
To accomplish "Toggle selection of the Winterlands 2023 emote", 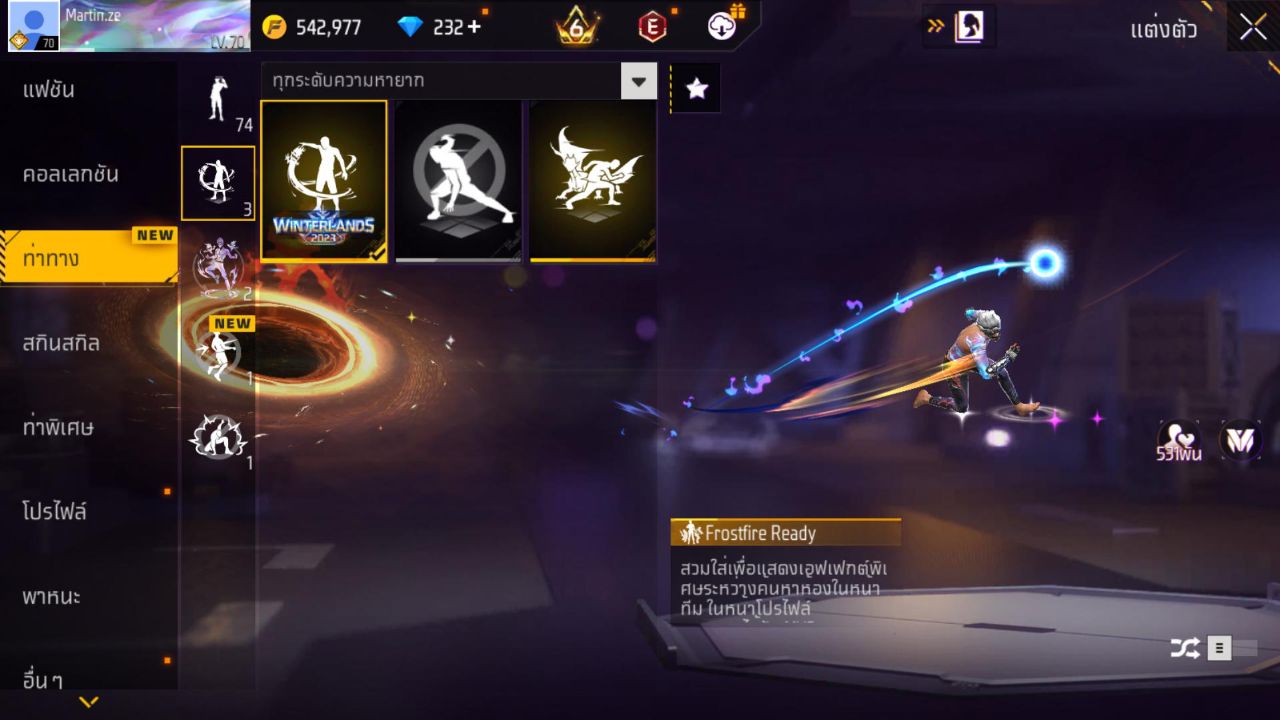I will tap(324, 180).
